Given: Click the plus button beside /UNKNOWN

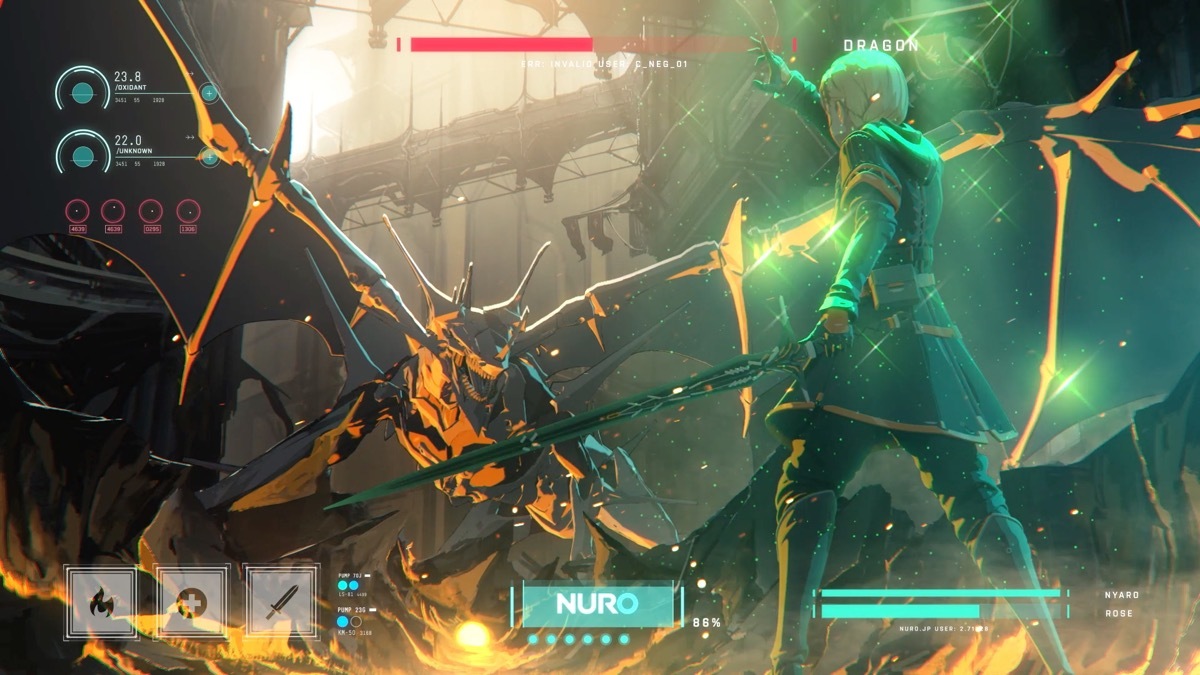Looking at the screenshot, I should point(209,157).
